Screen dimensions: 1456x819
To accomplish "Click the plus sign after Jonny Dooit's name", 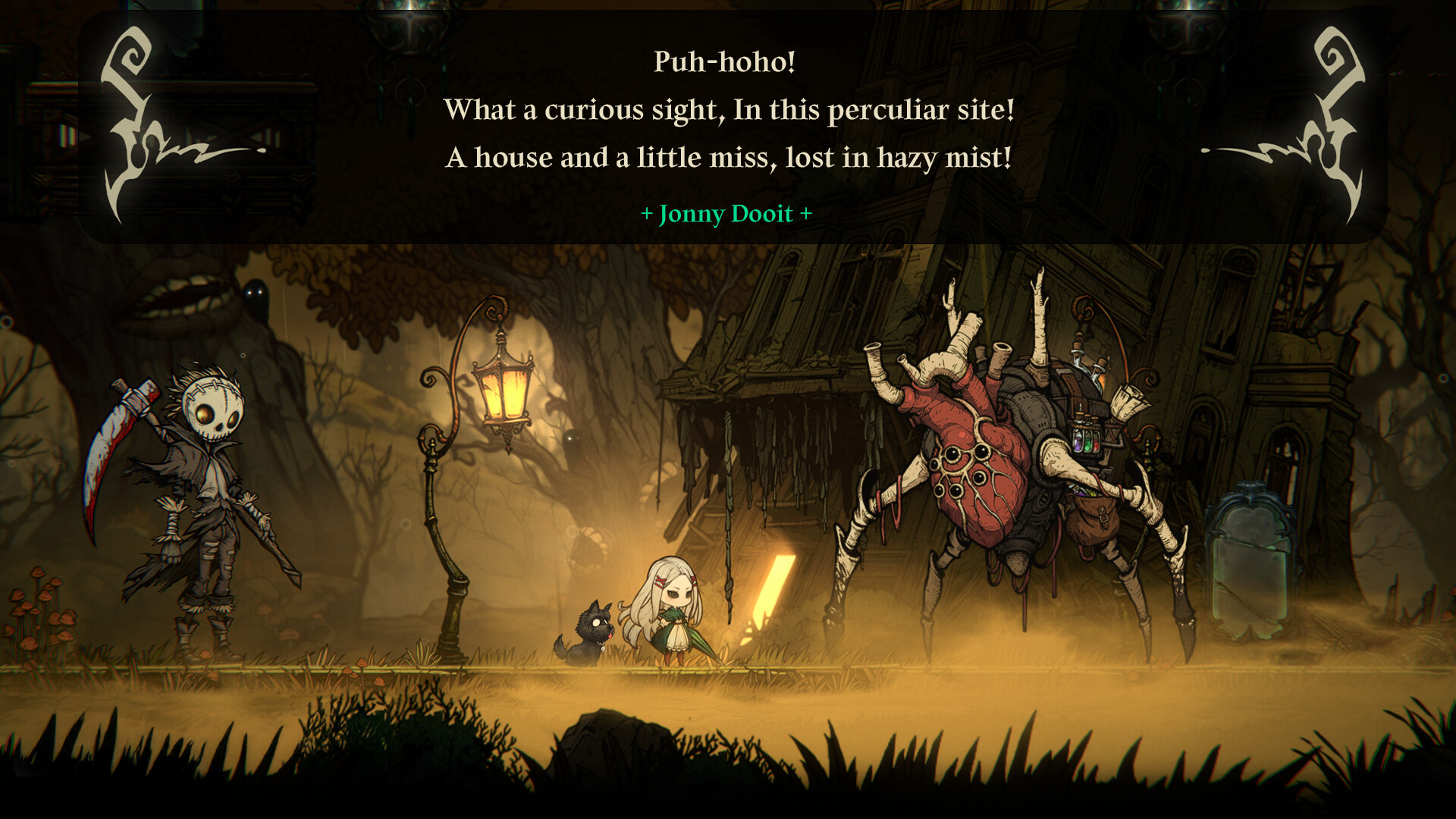I will [805, 215].
